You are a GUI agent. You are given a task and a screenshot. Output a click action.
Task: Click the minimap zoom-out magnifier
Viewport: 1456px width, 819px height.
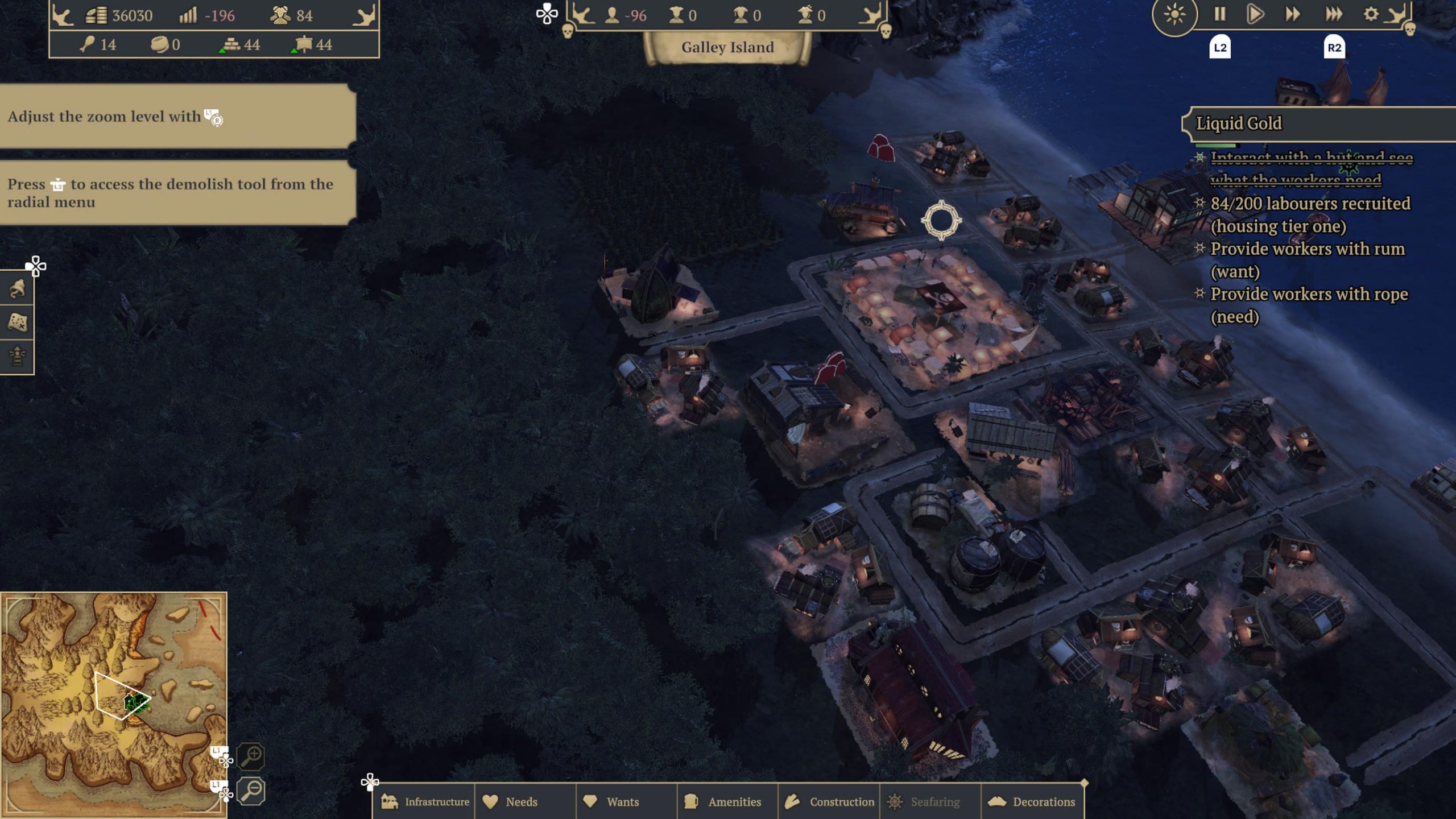(251, 791)
